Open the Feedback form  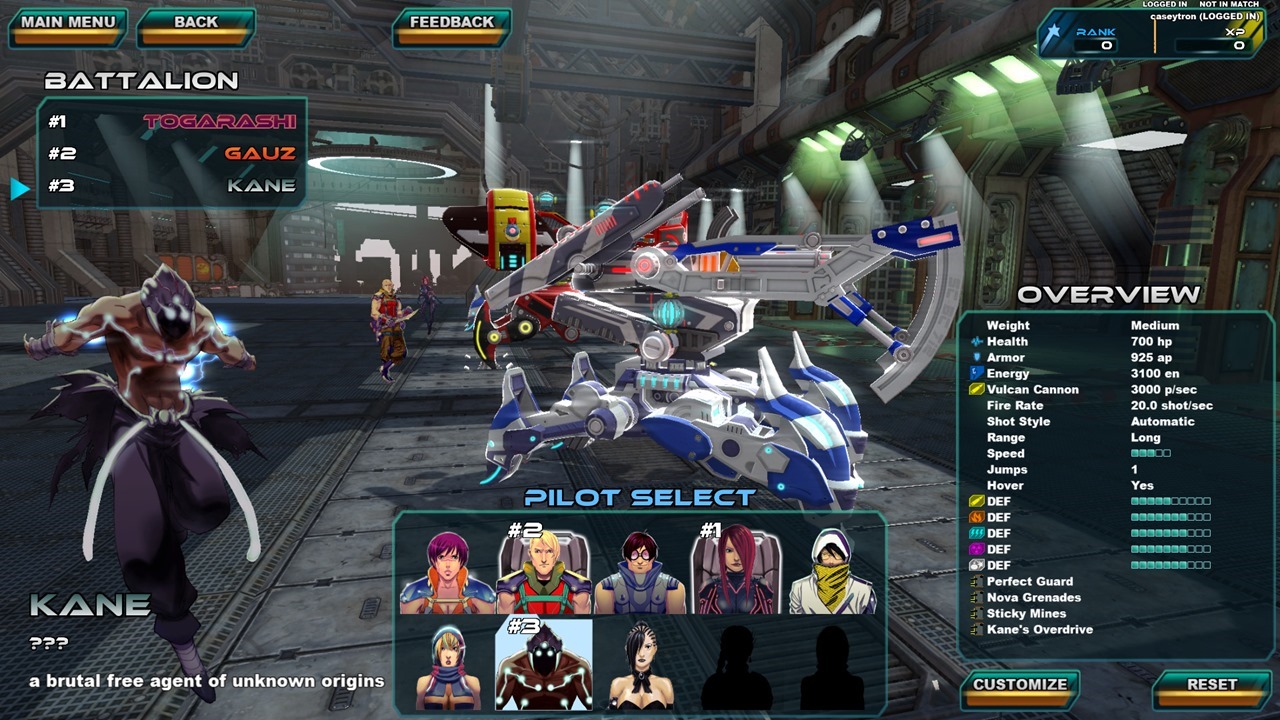tap(452, 24)
